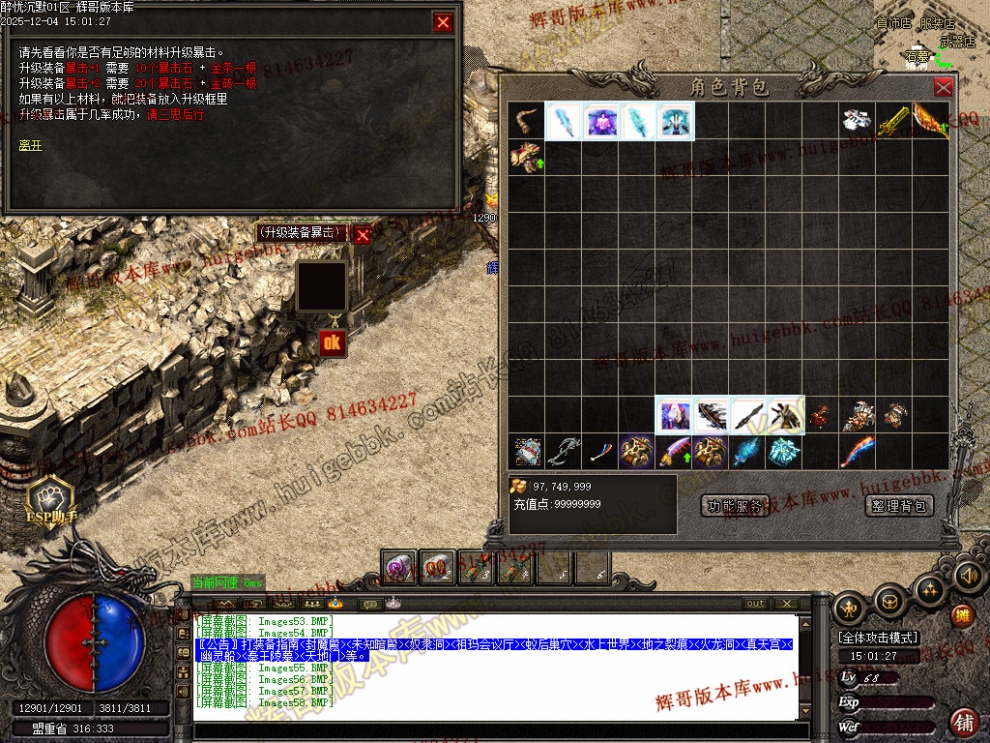The height and width of the screenshot is (743, 990).
Task: Select the black dagger card item
Action: 747,415
